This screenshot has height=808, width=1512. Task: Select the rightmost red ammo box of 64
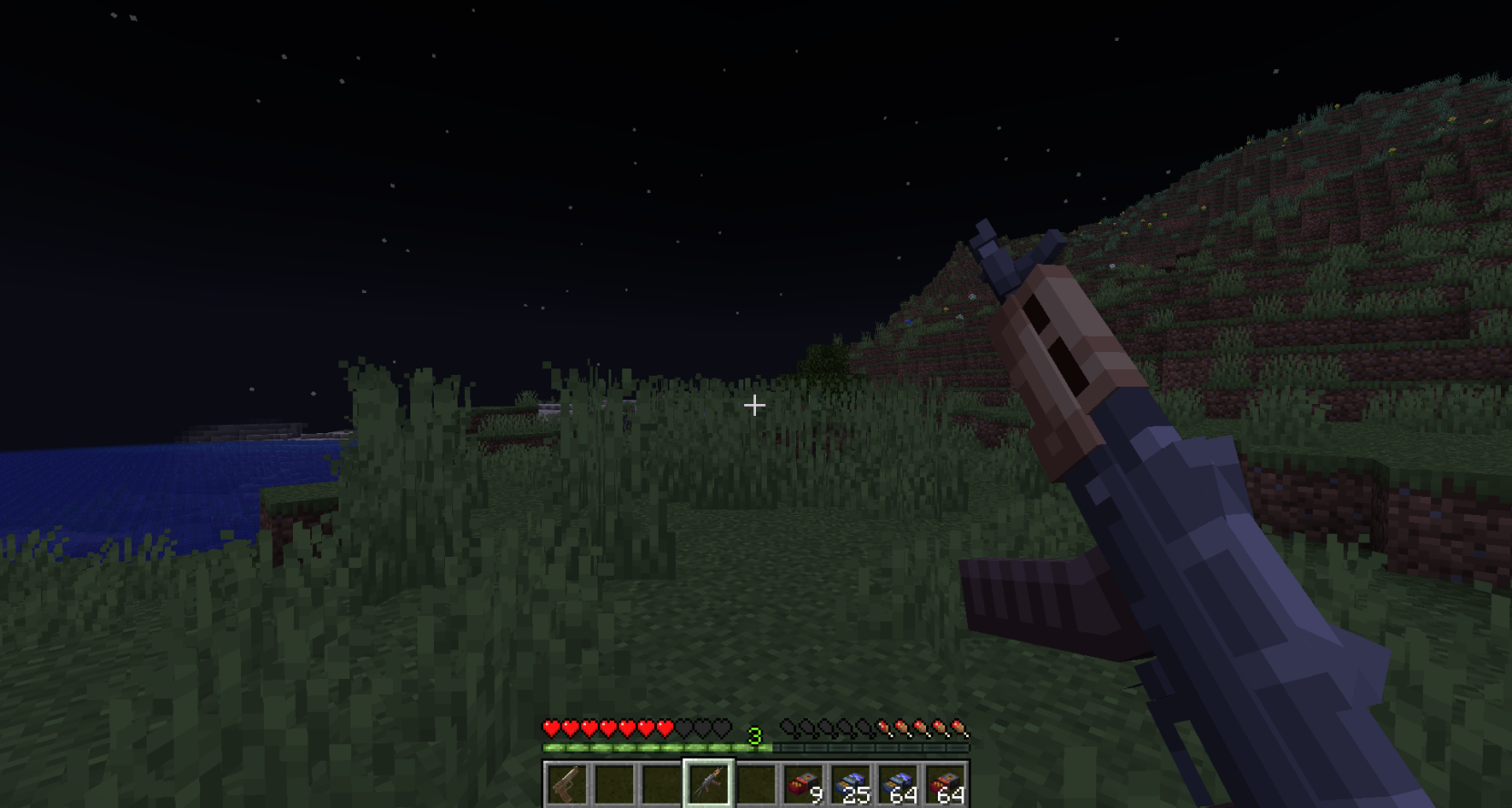click(946, 783)
